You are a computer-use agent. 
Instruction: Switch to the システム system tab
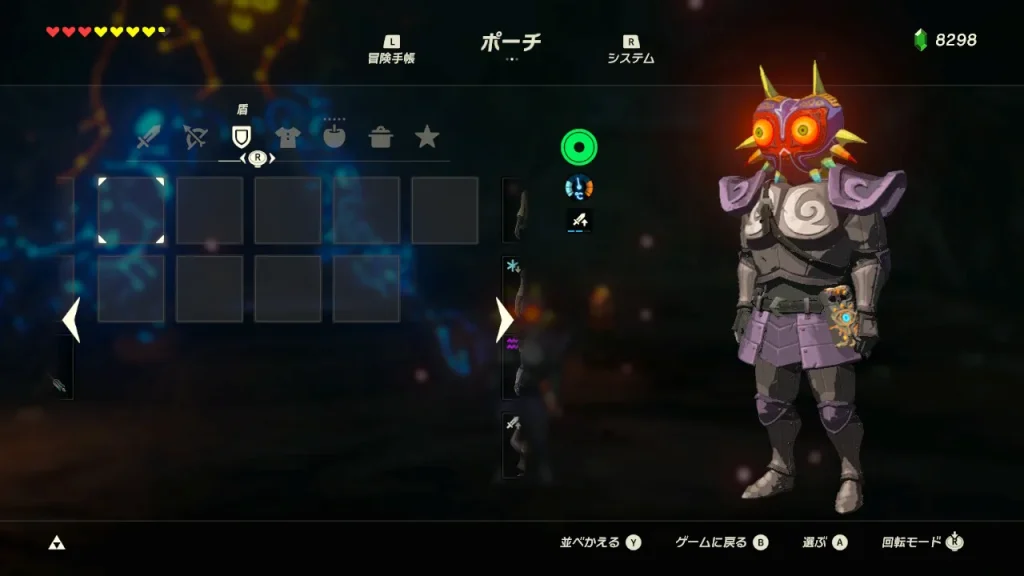pyautogui.click(x=631, y=50)
